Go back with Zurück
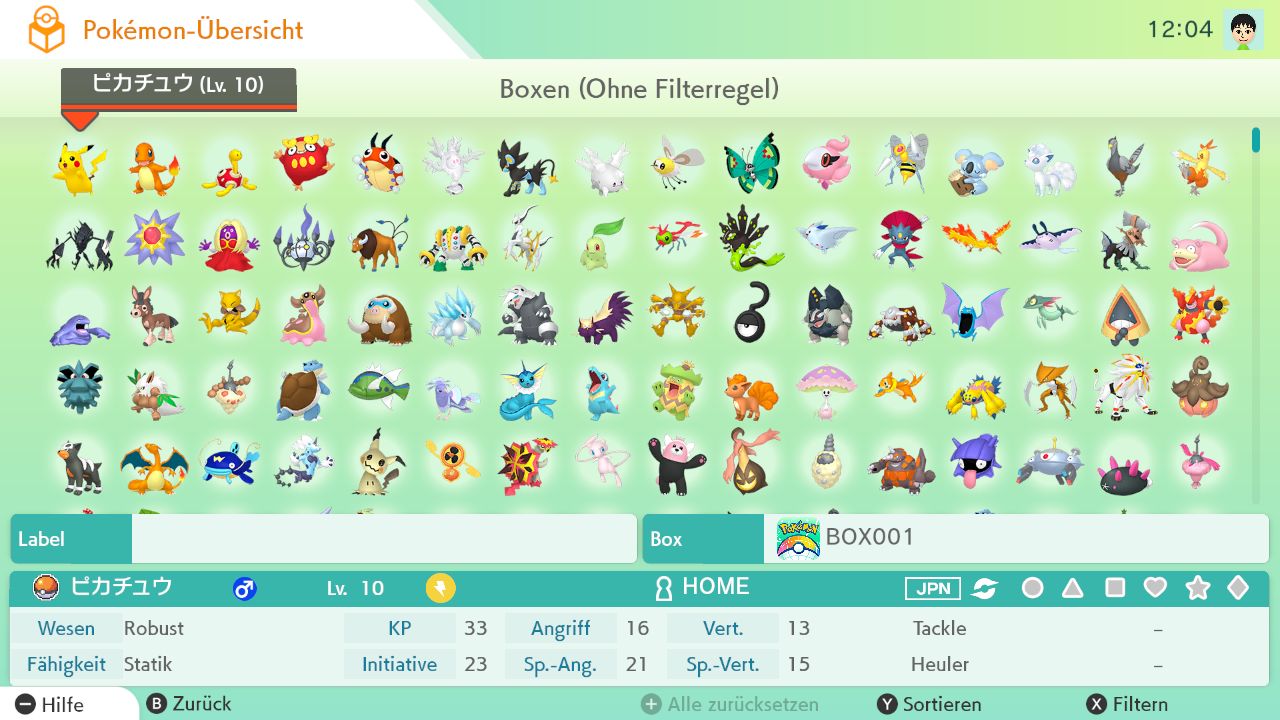The image size is (1280, 720). tap(190, 704)
